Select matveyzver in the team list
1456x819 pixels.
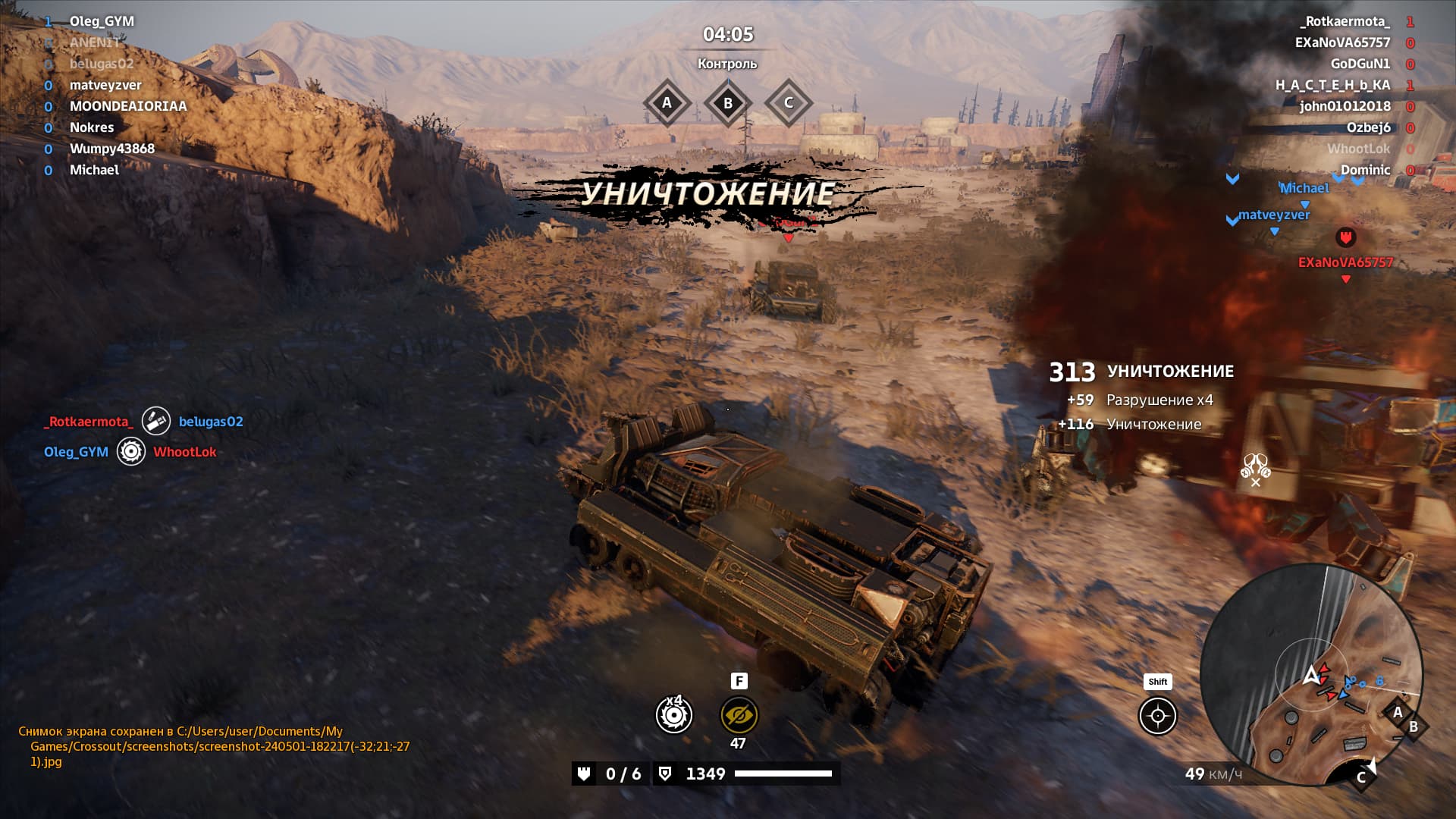pyautogui.click(x=105, y=85)
